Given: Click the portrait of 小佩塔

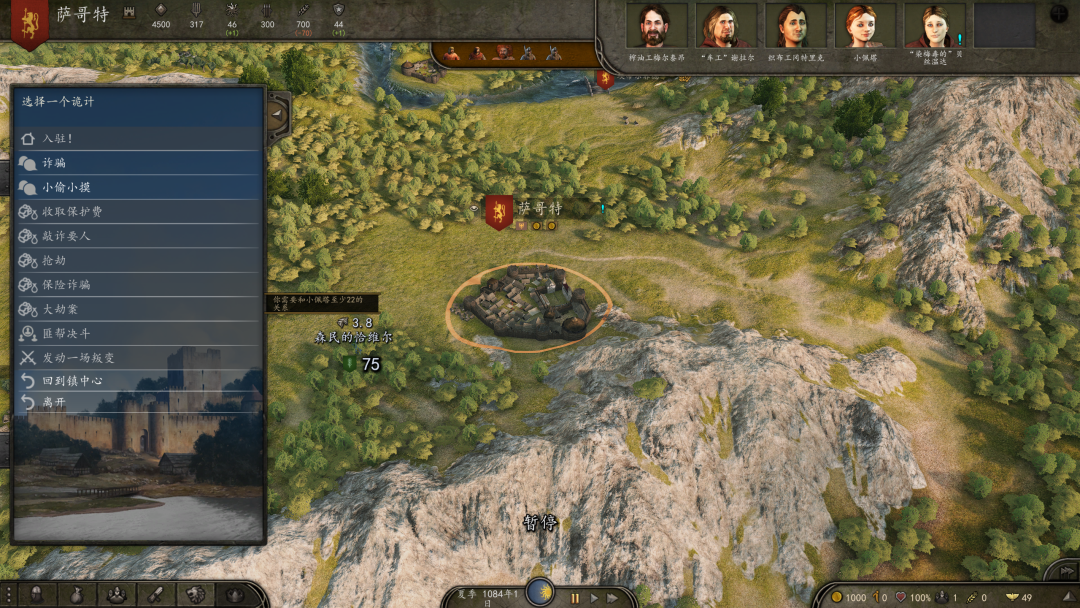Looking at the screenshot, I should [865, 27].
